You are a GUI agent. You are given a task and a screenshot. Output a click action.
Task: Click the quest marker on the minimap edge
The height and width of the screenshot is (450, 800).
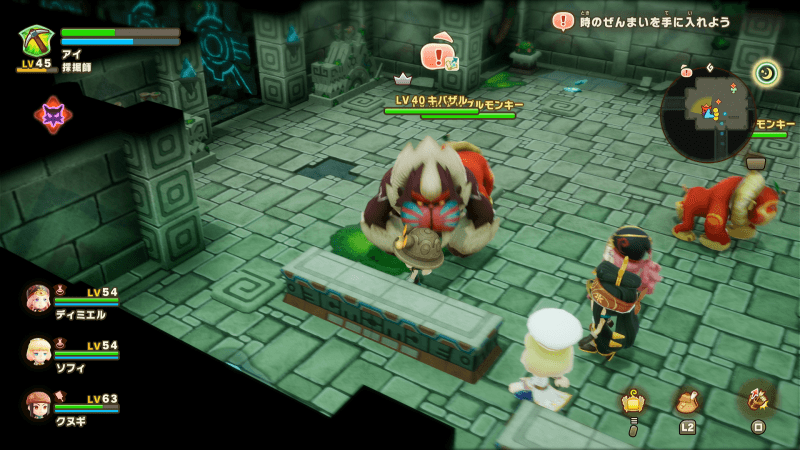686,72
